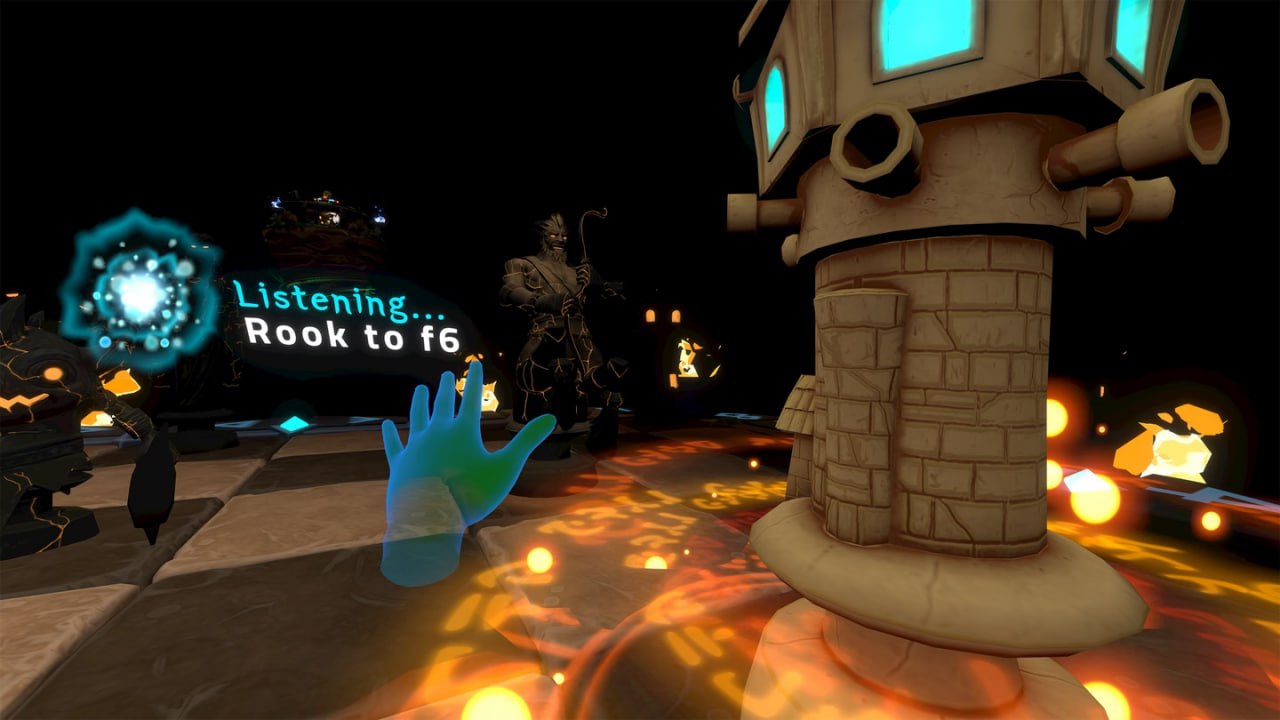Select the stone tower rook piece

click(935, 380)
